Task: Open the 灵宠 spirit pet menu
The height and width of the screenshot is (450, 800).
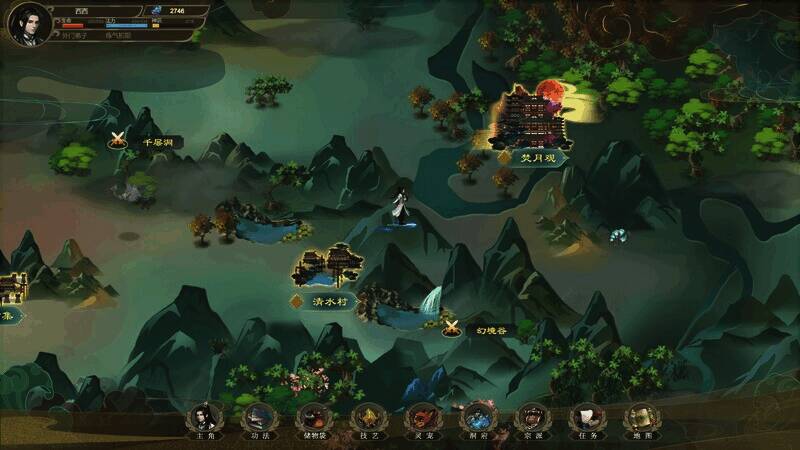Action: point(423,418)
